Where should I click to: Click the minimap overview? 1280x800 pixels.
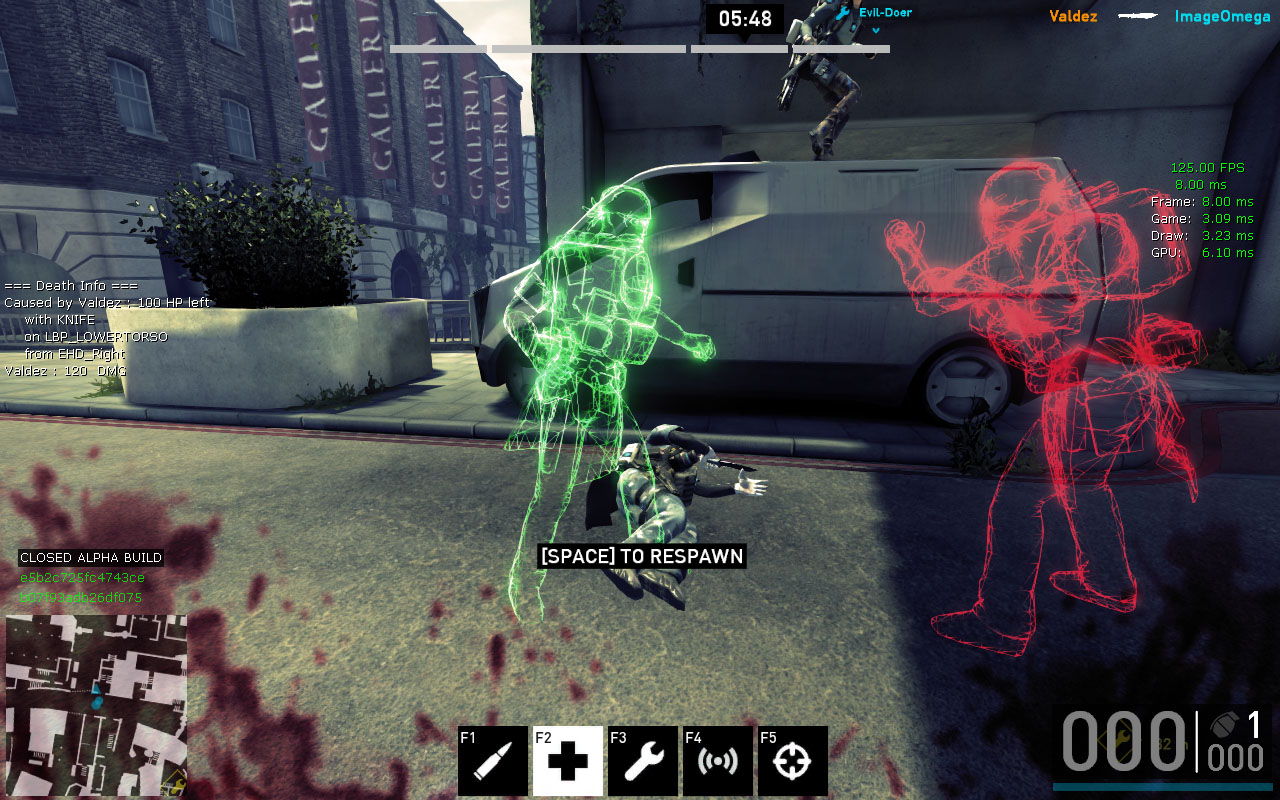point(96,705)
